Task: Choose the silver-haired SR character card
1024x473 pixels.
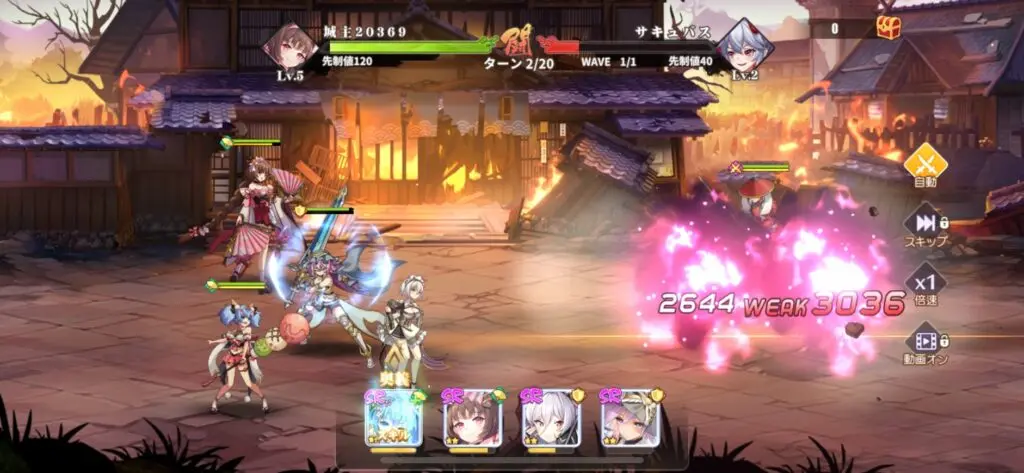Action: 550,418
